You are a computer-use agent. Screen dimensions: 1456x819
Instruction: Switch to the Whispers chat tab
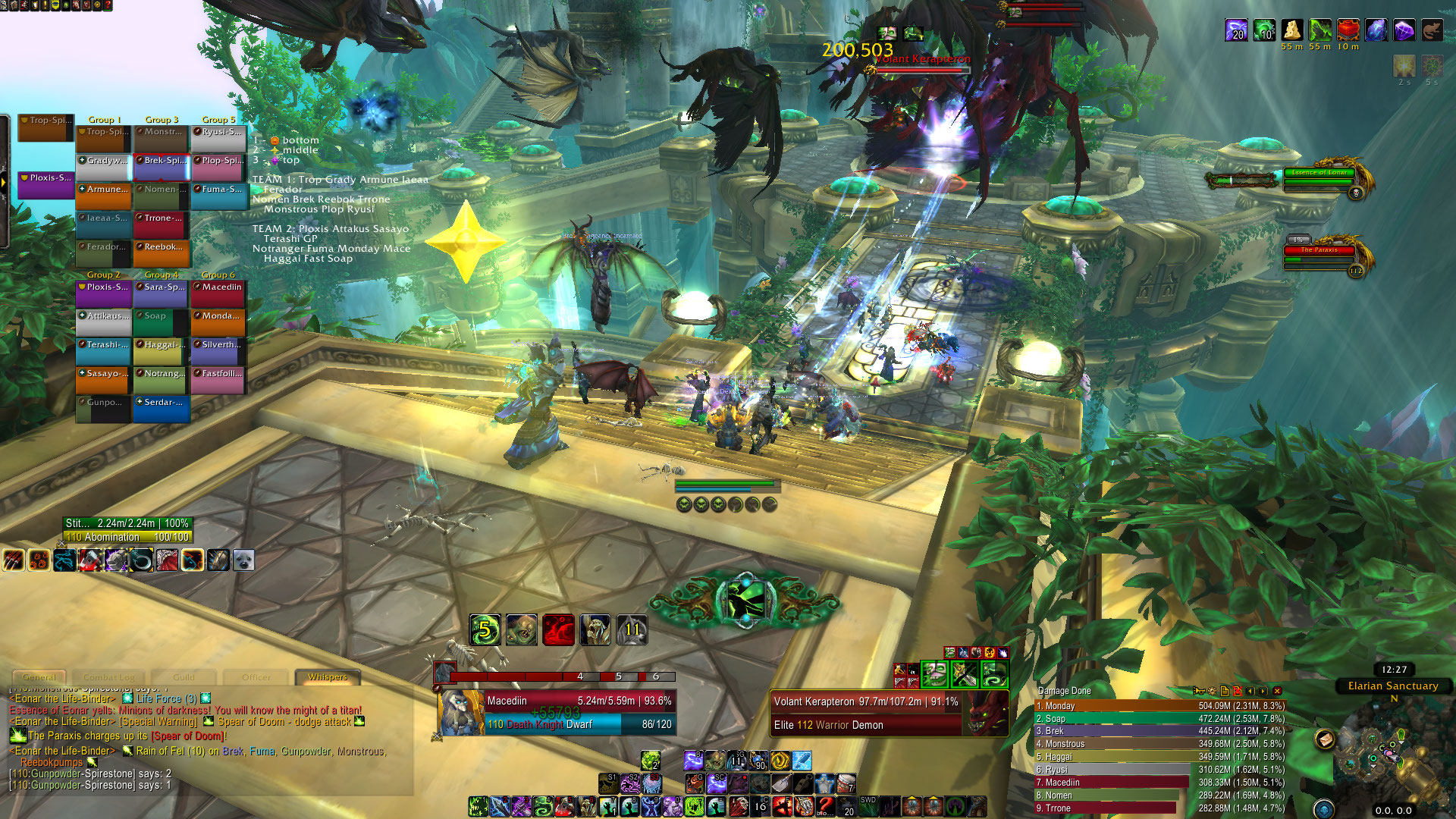pyautogui.click(x=328, y=677)
